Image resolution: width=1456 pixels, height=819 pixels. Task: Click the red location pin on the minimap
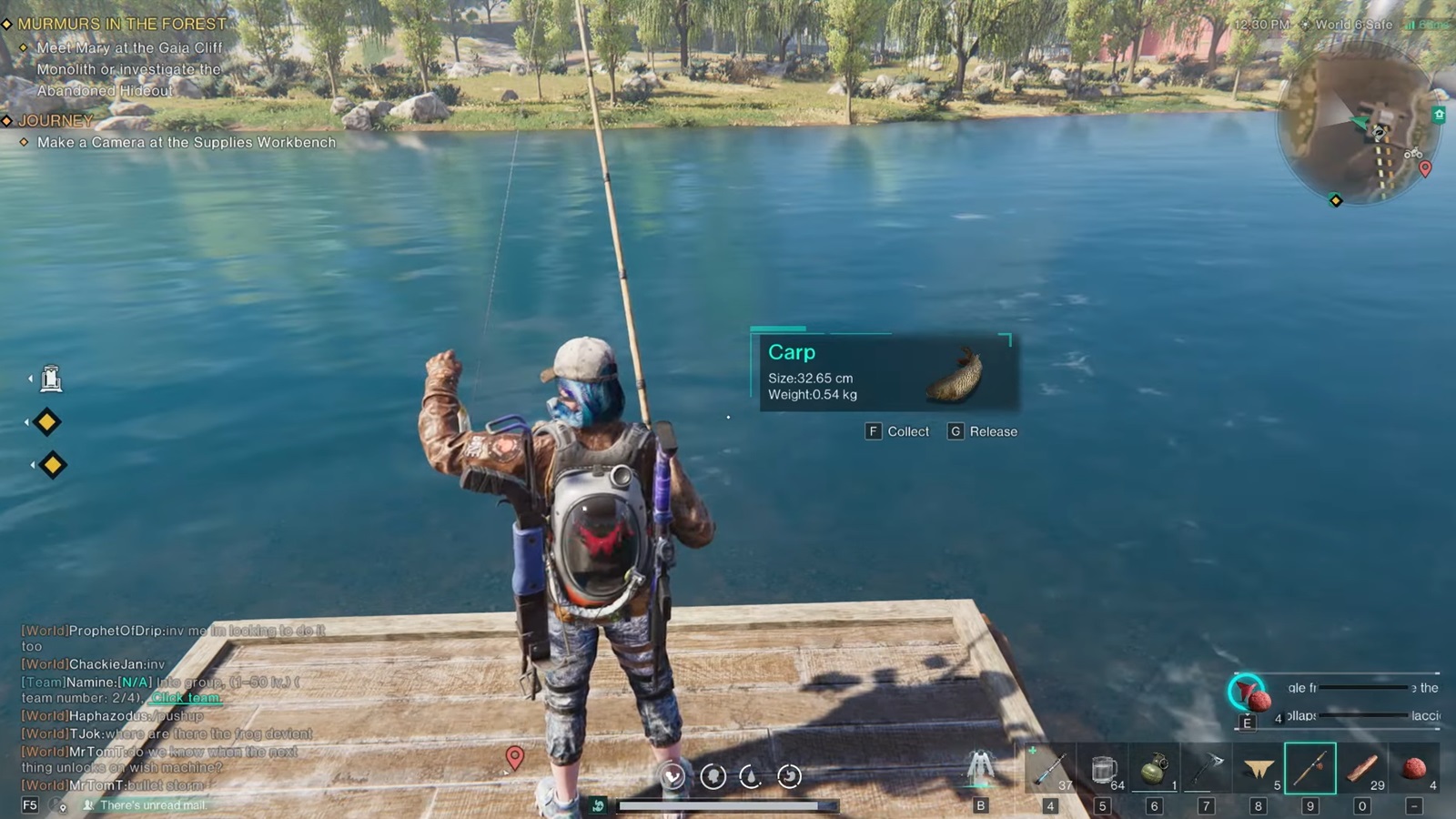1426,169
